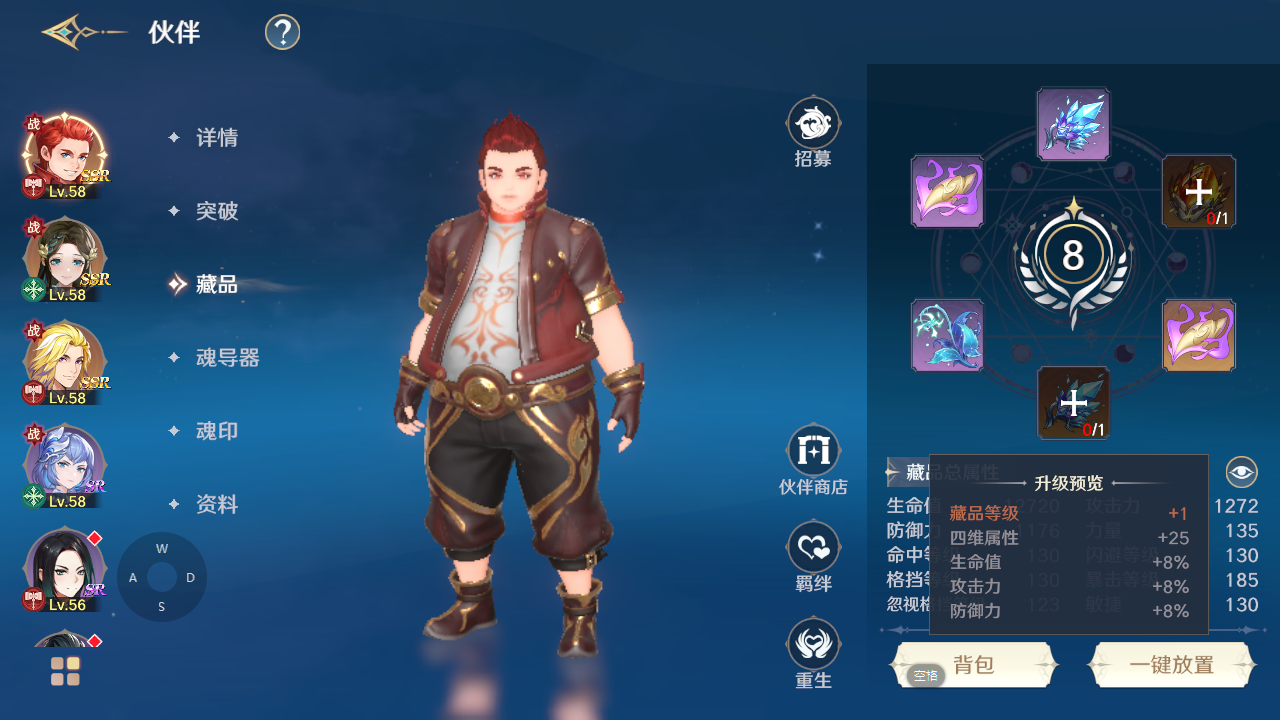This screenshot has height=720, width=1280.
Task: Open the four-square grid menu icon
Action: click(x=66, y=671)
